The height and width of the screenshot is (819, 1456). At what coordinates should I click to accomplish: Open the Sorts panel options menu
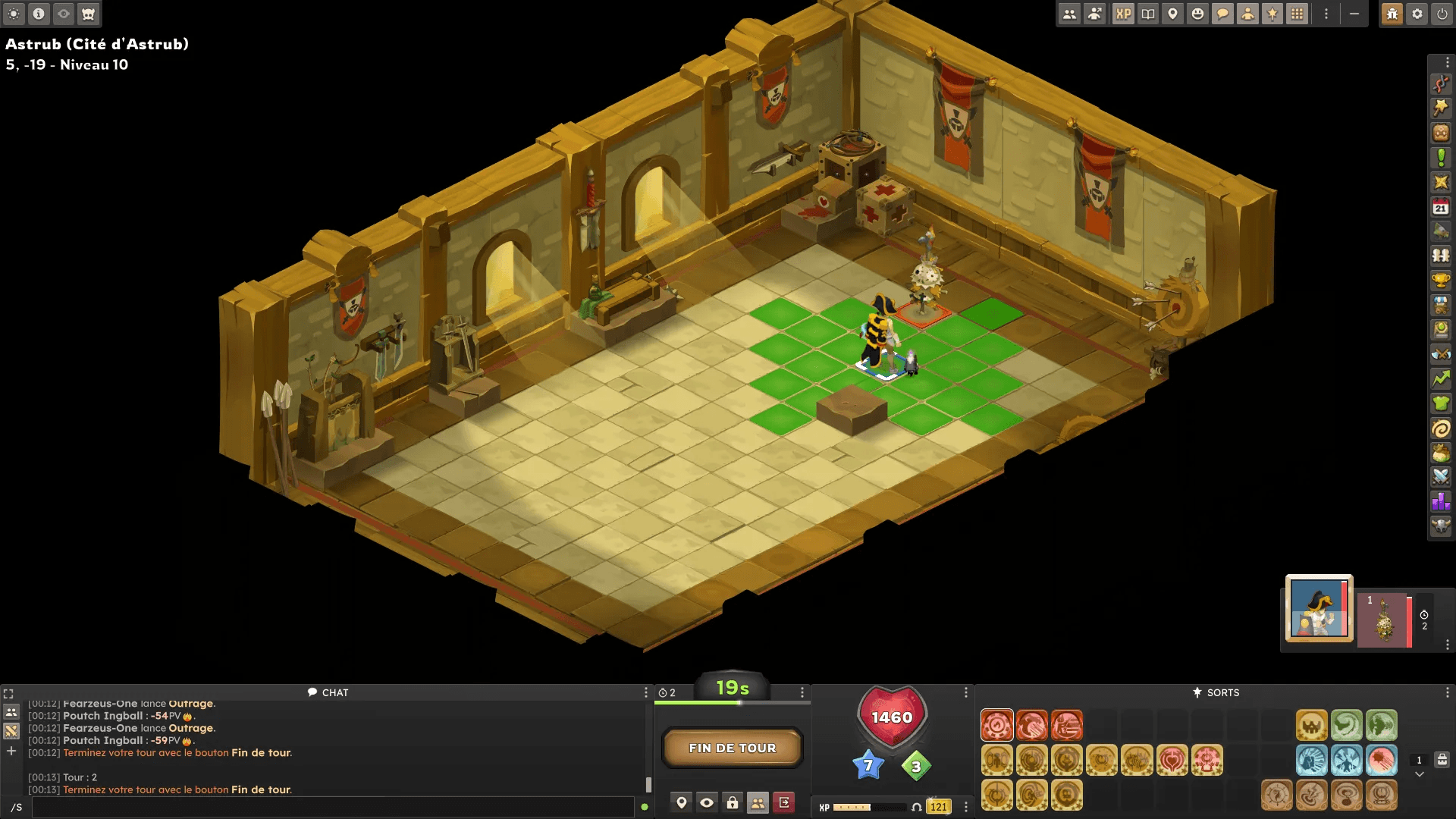[1447, 692]
